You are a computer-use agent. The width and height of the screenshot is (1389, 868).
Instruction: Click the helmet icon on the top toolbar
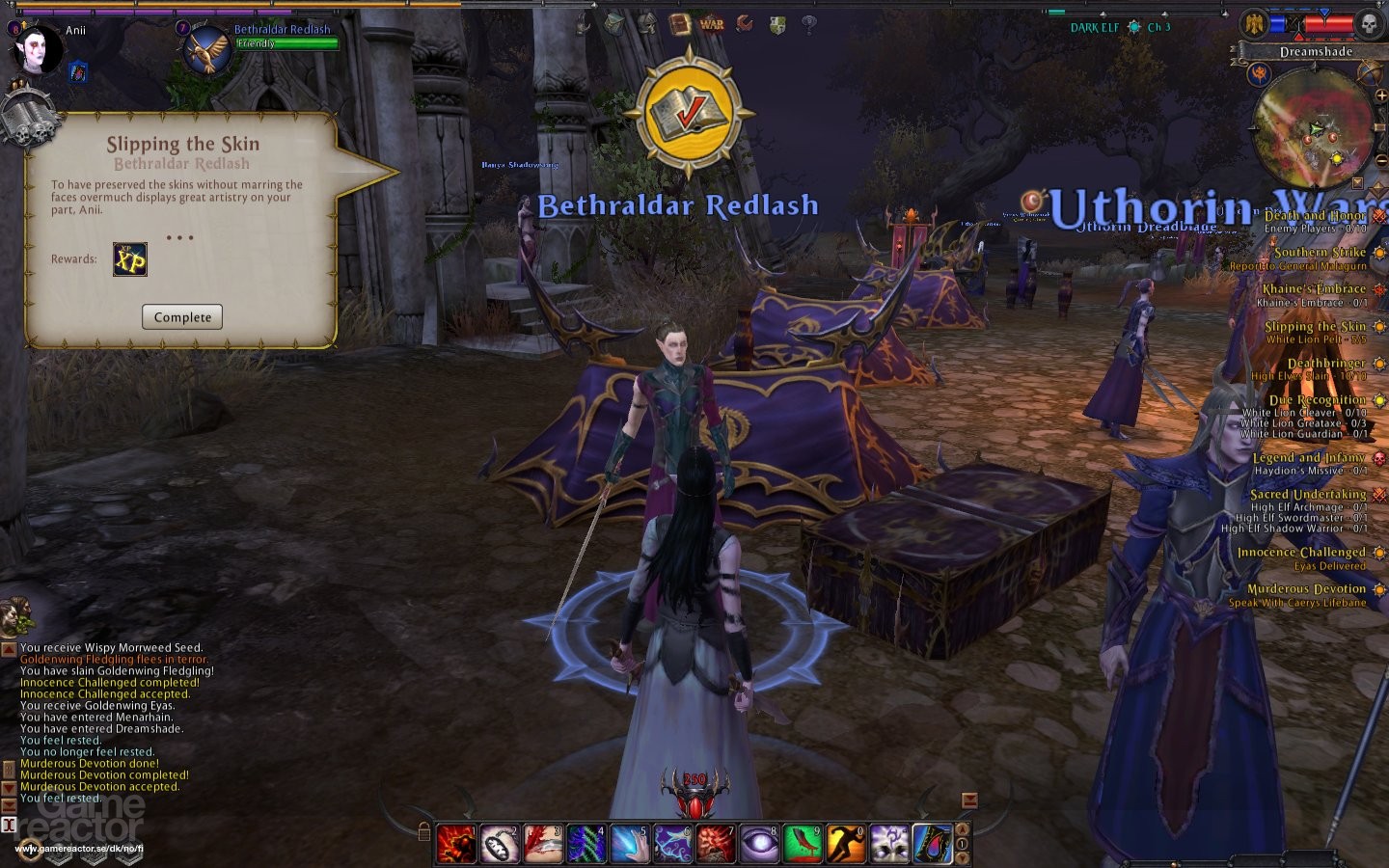click(645, 24)
